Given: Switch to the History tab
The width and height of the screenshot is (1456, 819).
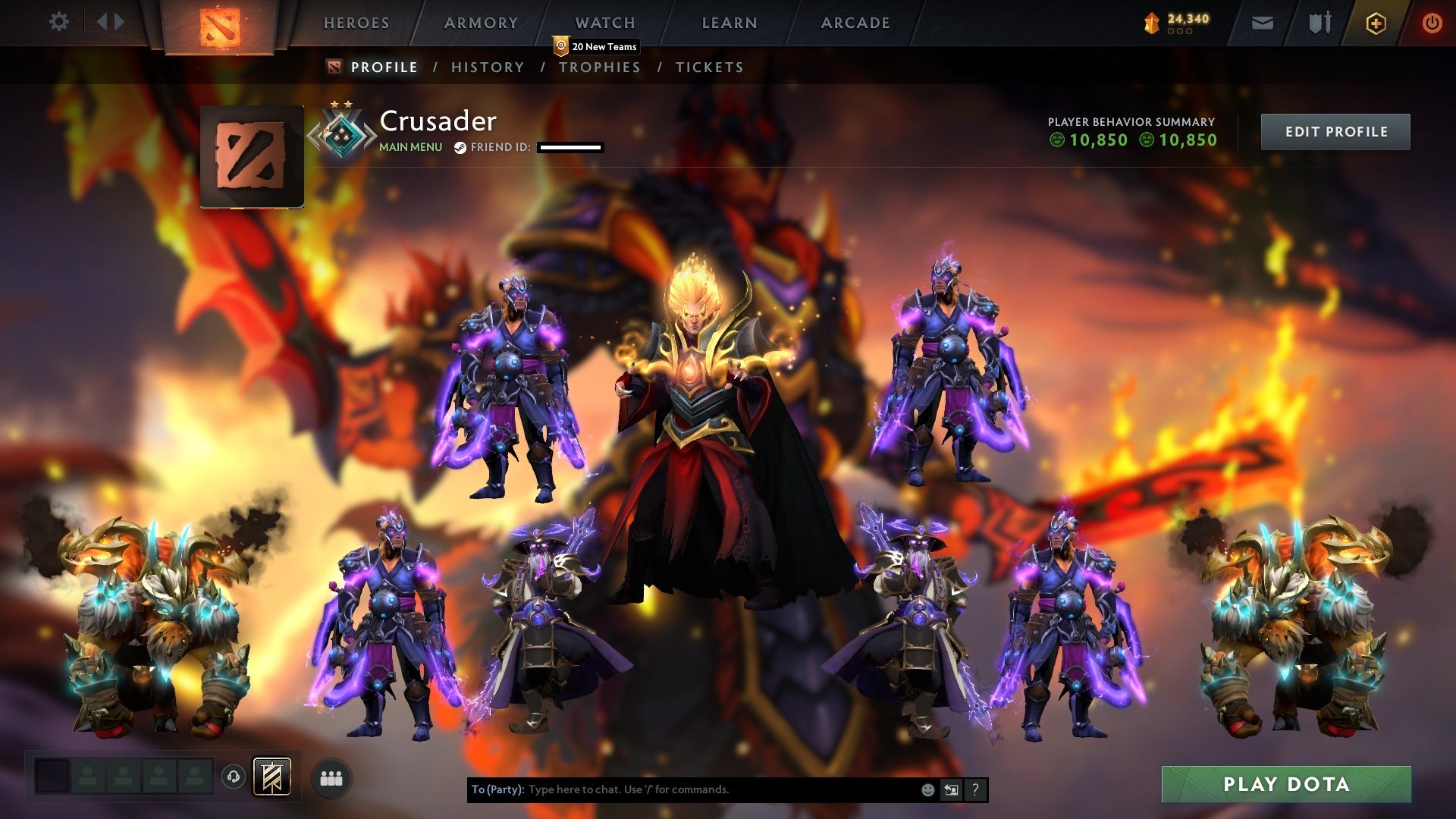Looking at the screenshot, I should 488,67.
